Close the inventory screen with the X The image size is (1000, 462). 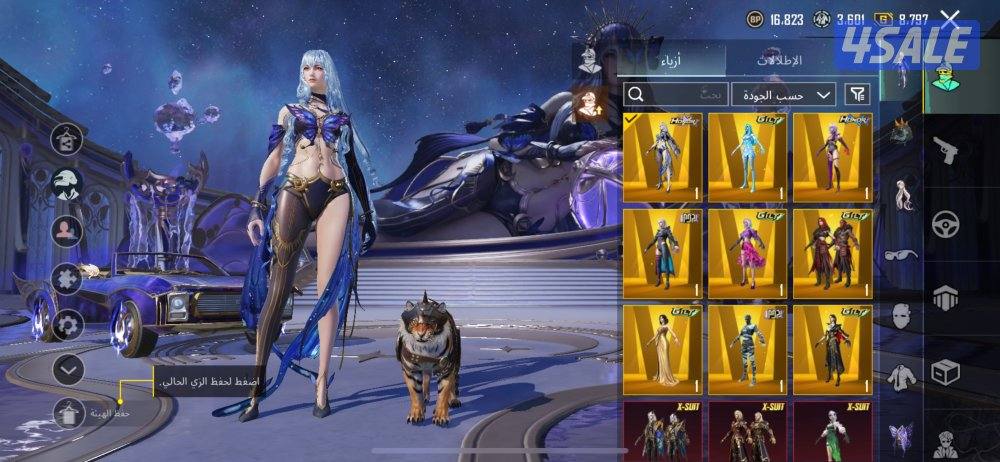pyautogui.click(x=950, y=19)
